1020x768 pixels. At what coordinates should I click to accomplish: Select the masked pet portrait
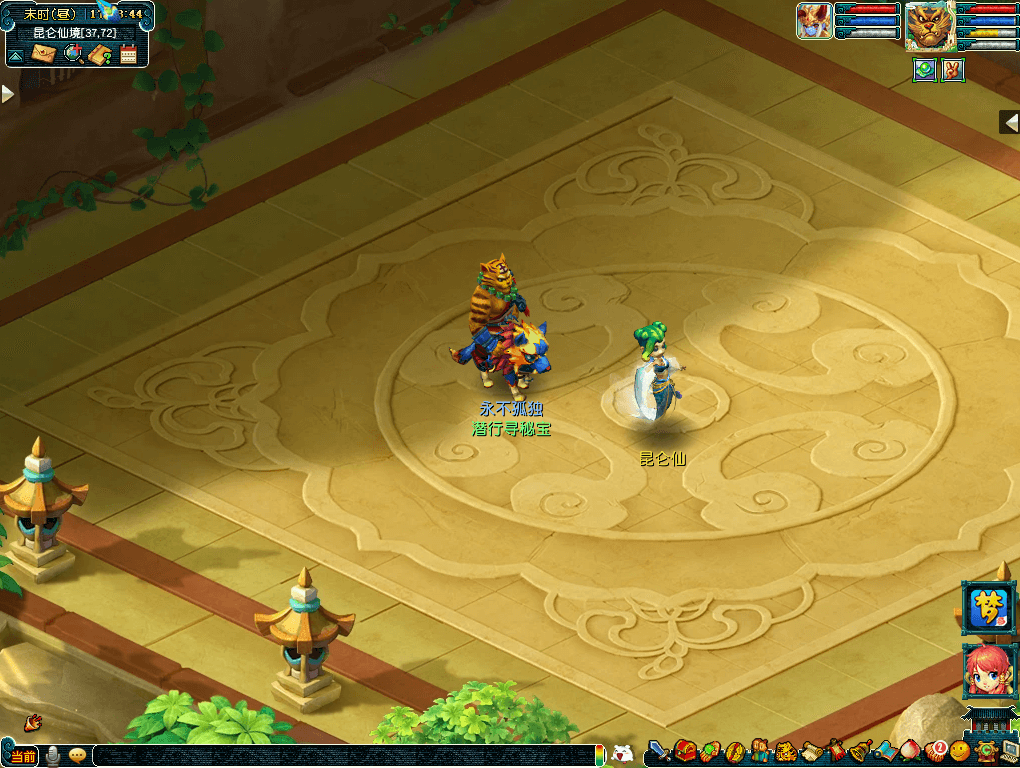tap(814, 21)
